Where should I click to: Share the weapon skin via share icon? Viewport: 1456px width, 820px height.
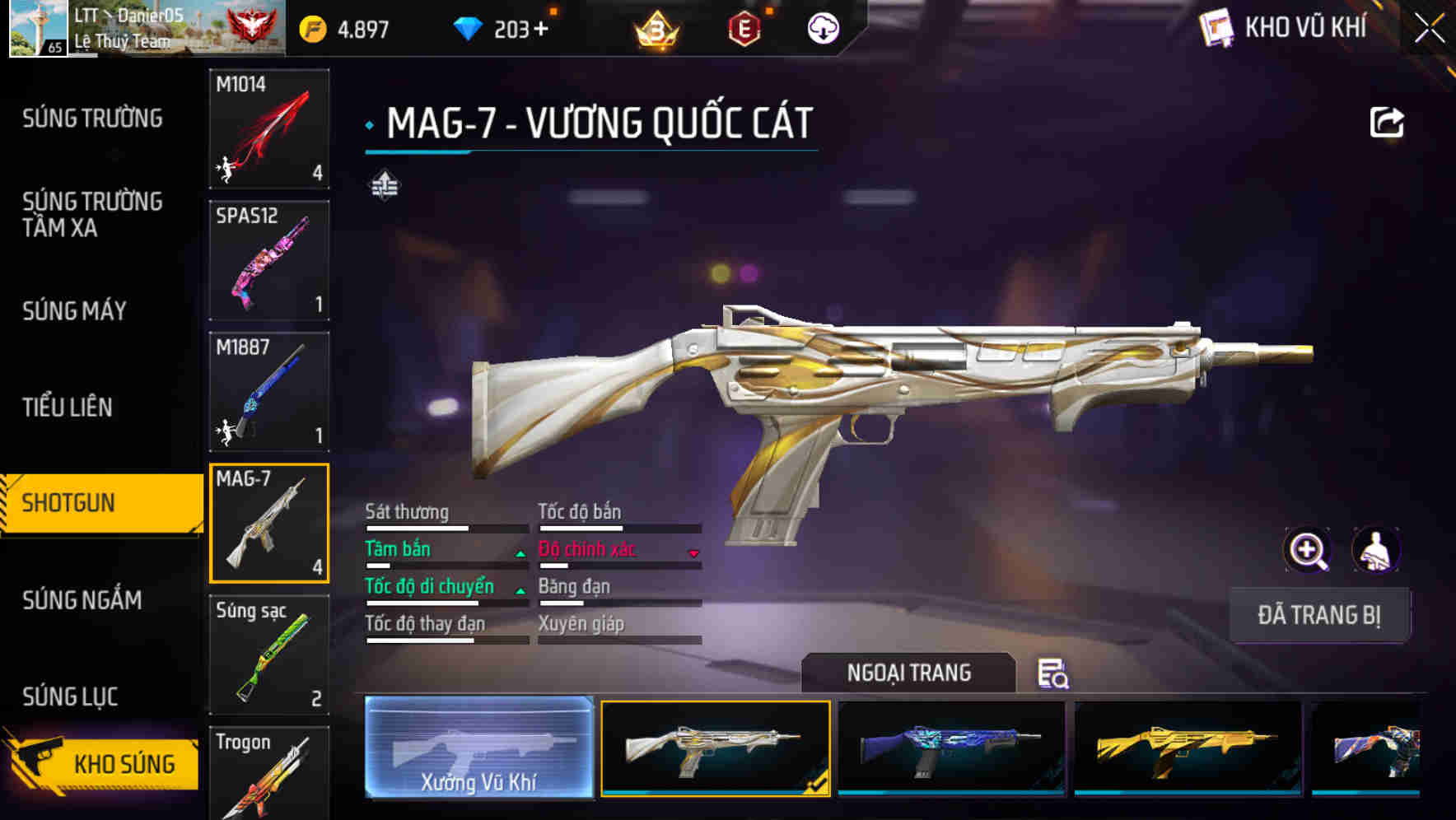[x=1386, y=123]
